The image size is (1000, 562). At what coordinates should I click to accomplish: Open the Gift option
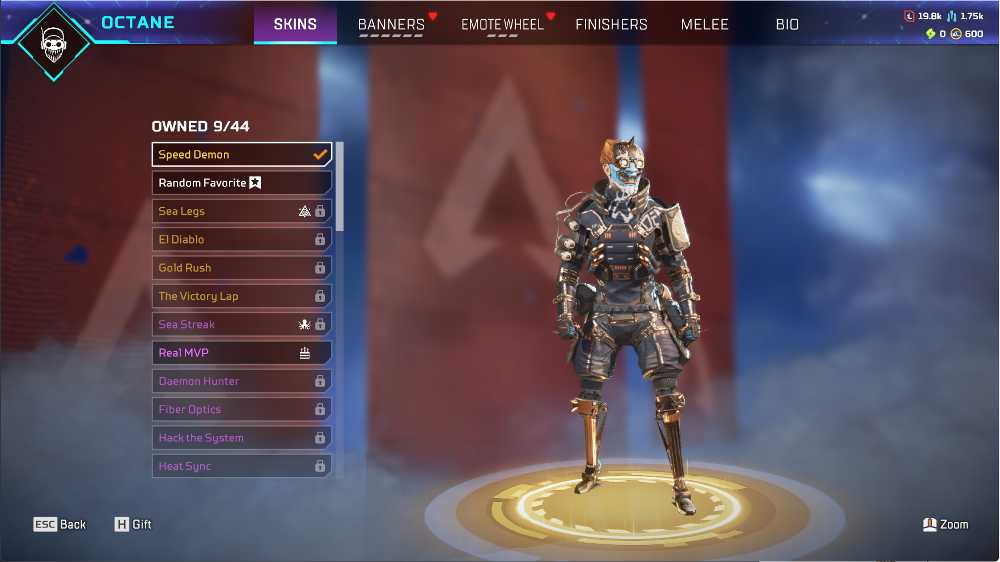click(x=133, y=524)
